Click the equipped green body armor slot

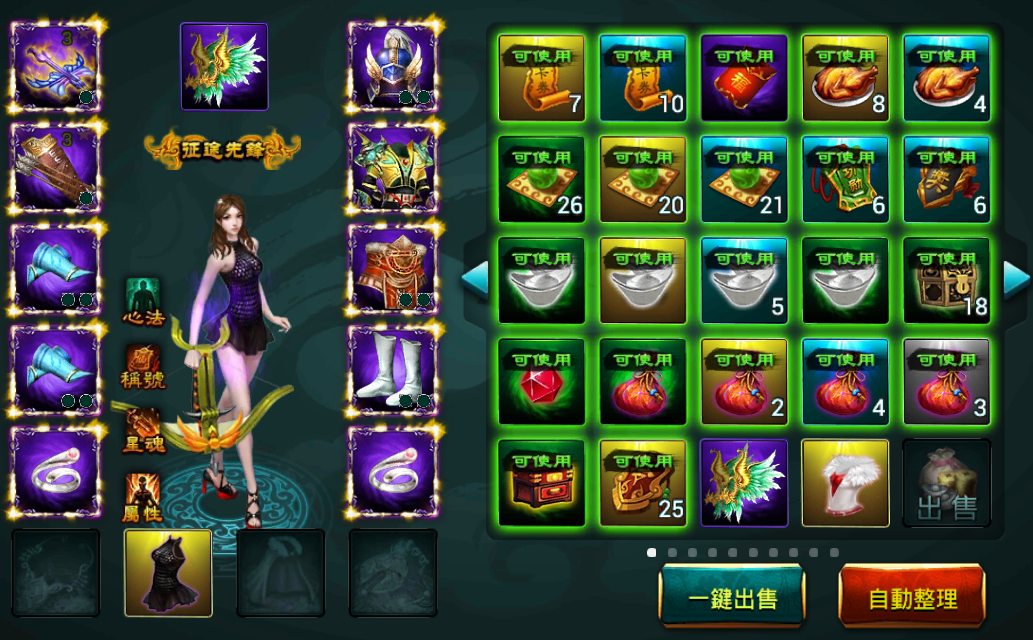(393, 167)
